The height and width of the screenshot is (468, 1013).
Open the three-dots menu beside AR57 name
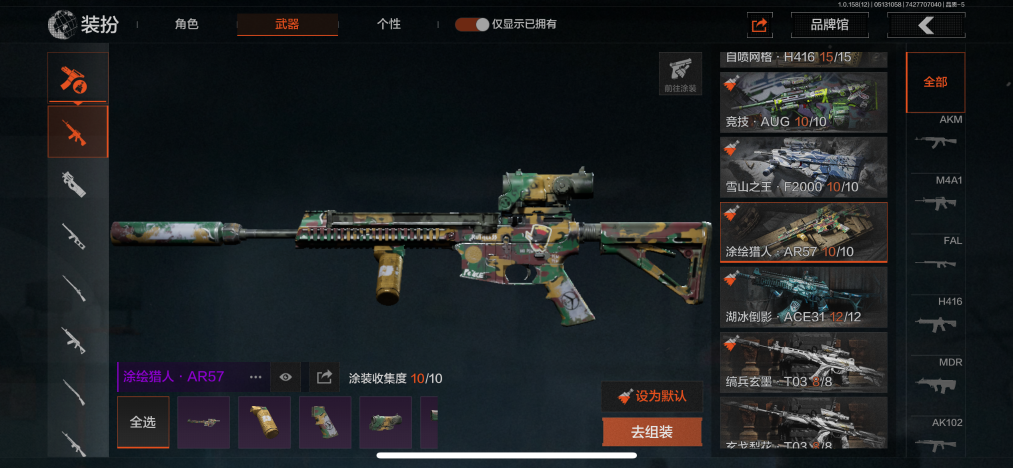point(255,377)
